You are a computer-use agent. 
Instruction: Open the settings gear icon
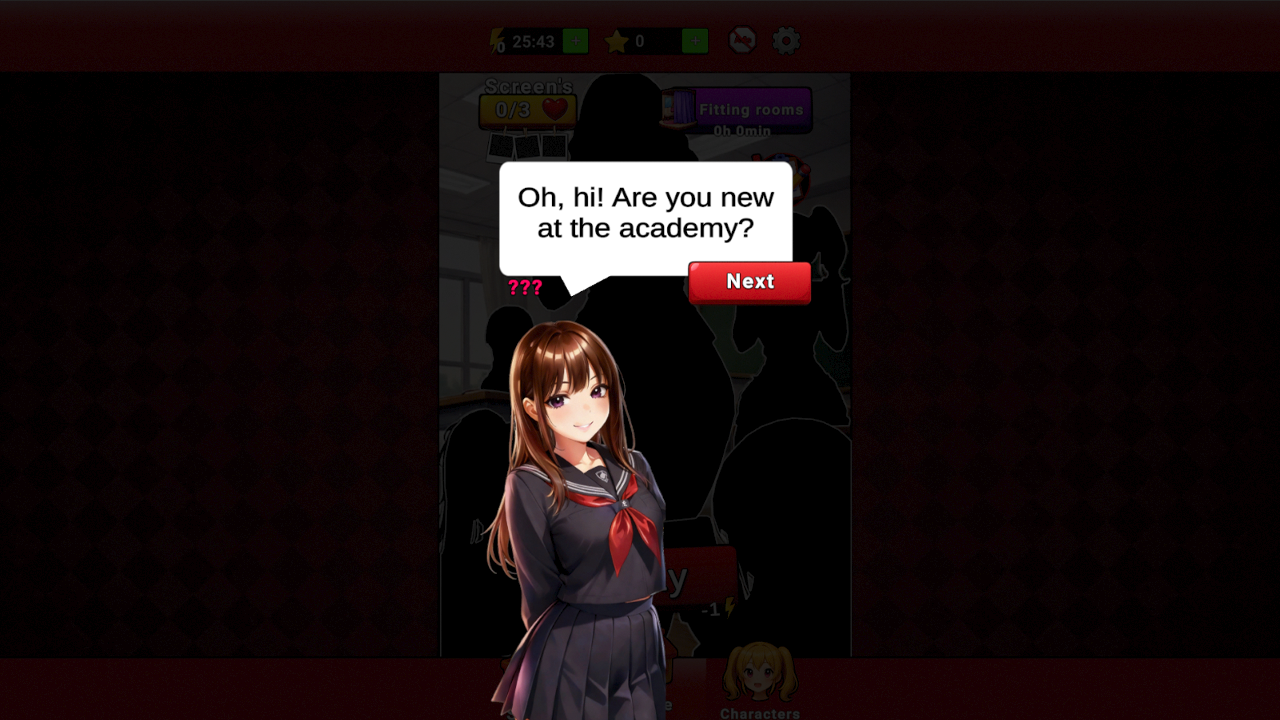click(785, 40)
